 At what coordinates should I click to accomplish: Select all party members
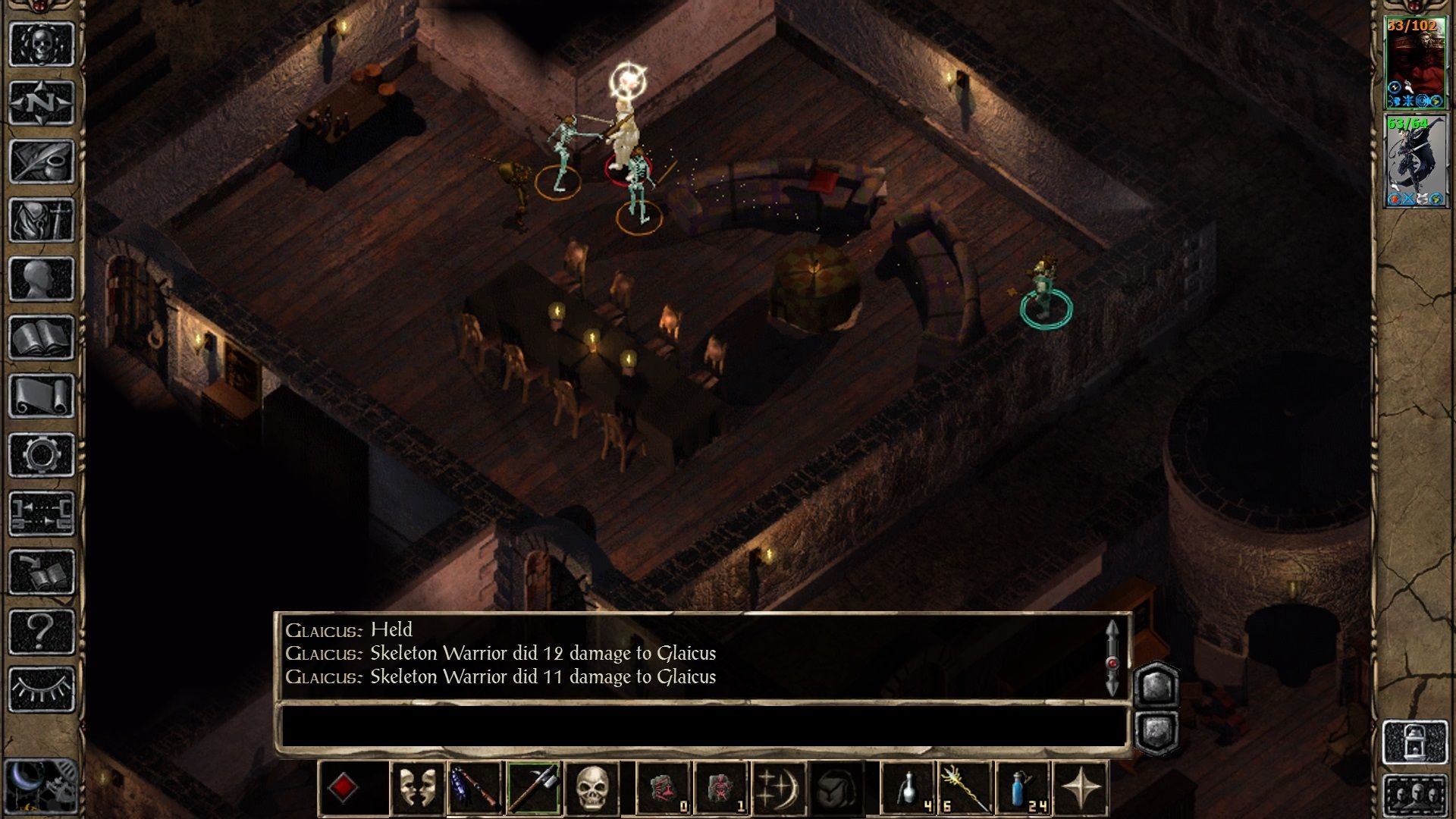[1415, 796]
